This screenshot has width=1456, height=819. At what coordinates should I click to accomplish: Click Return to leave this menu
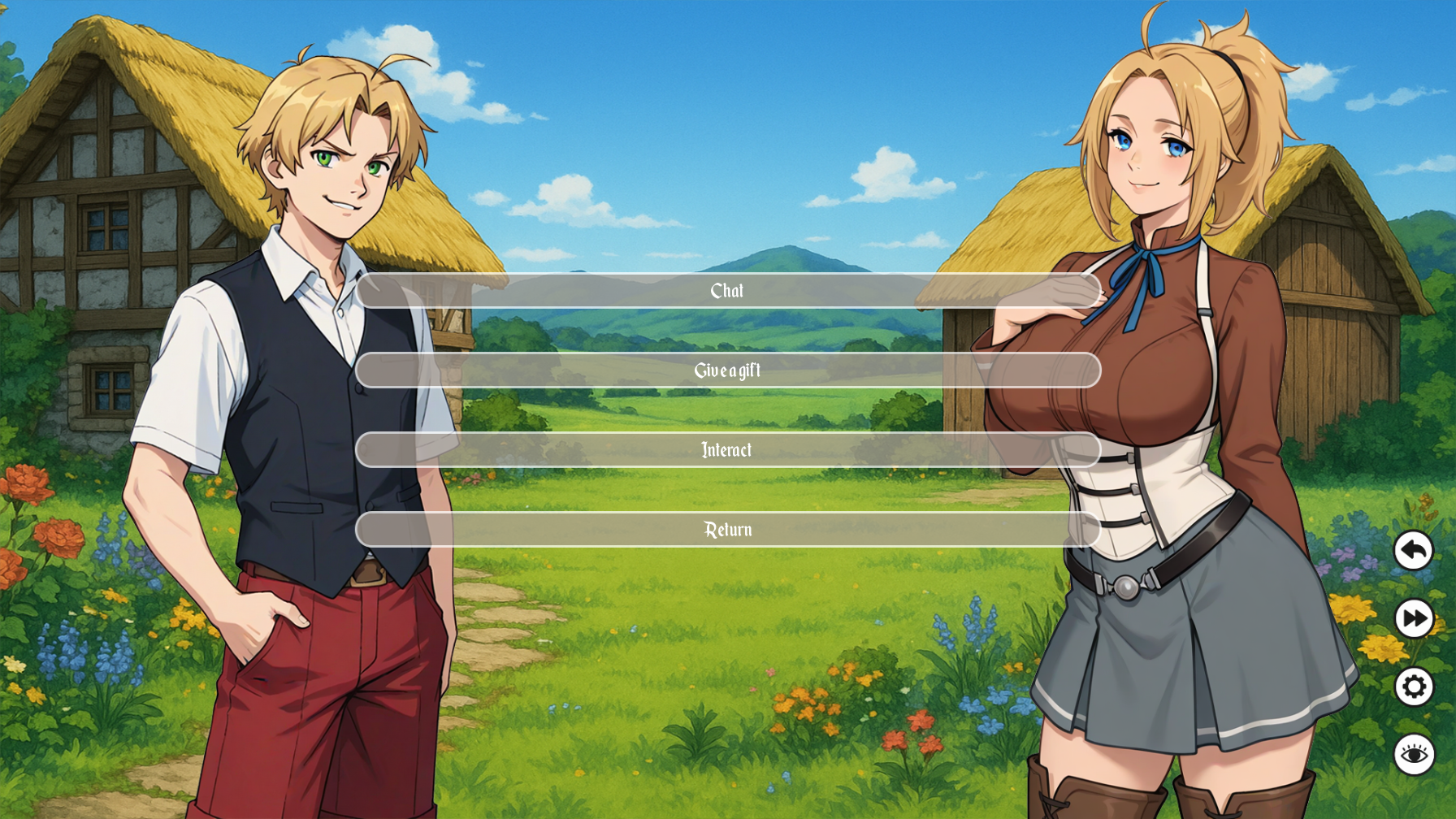[x=727, y=529]
